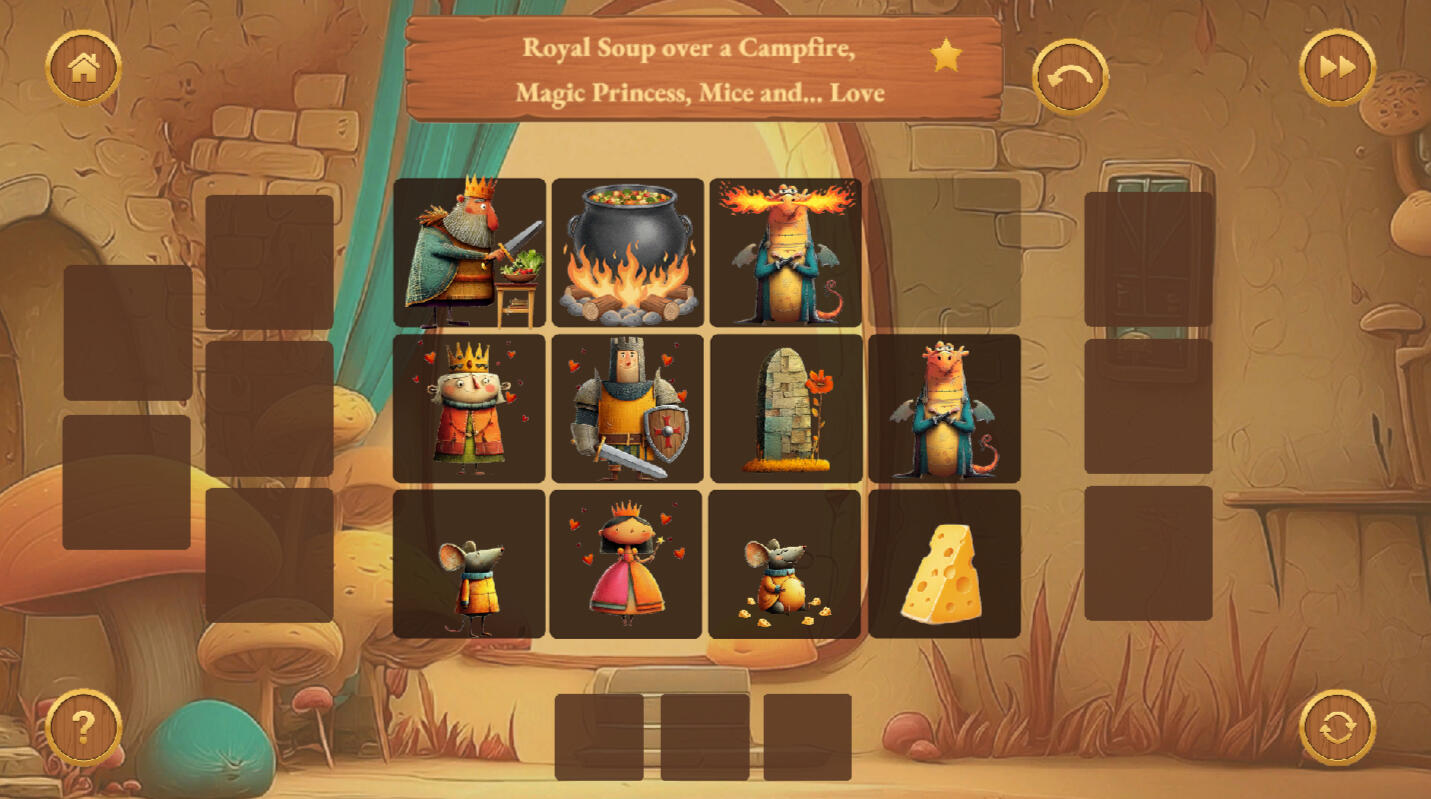Pick the mouse without cheese crumbs tile

pos(470,564)
